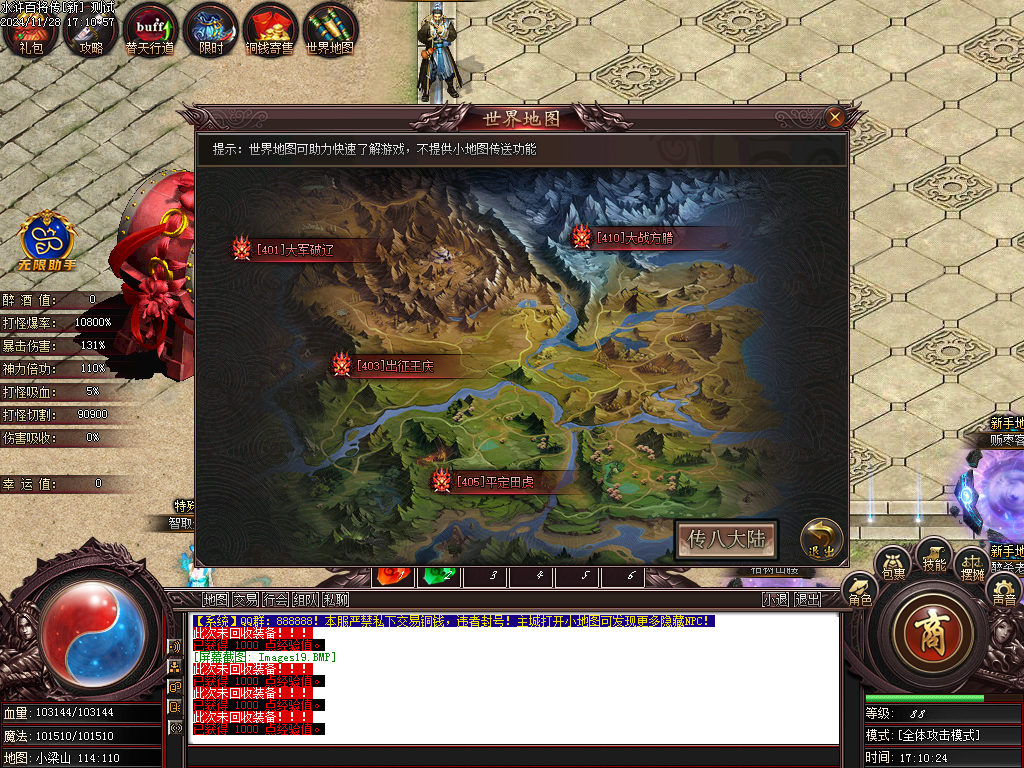This screenshot has height=768, width=1024.
Task: Exit the map with the 退出 arrow button
Action: tap(819, 538)
